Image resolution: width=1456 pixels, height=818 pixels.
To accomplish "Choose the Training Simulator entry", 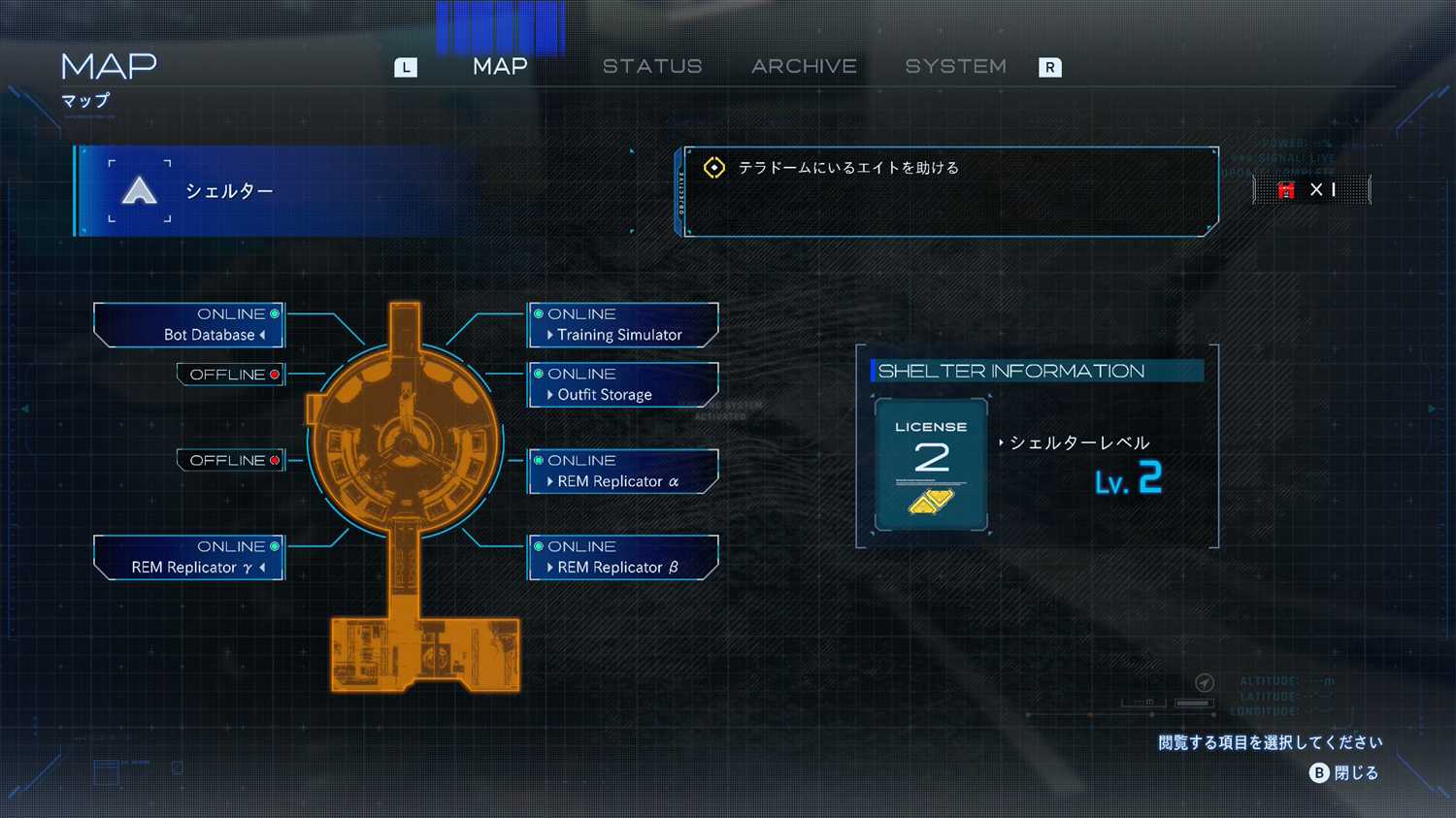I will point(622,325).
